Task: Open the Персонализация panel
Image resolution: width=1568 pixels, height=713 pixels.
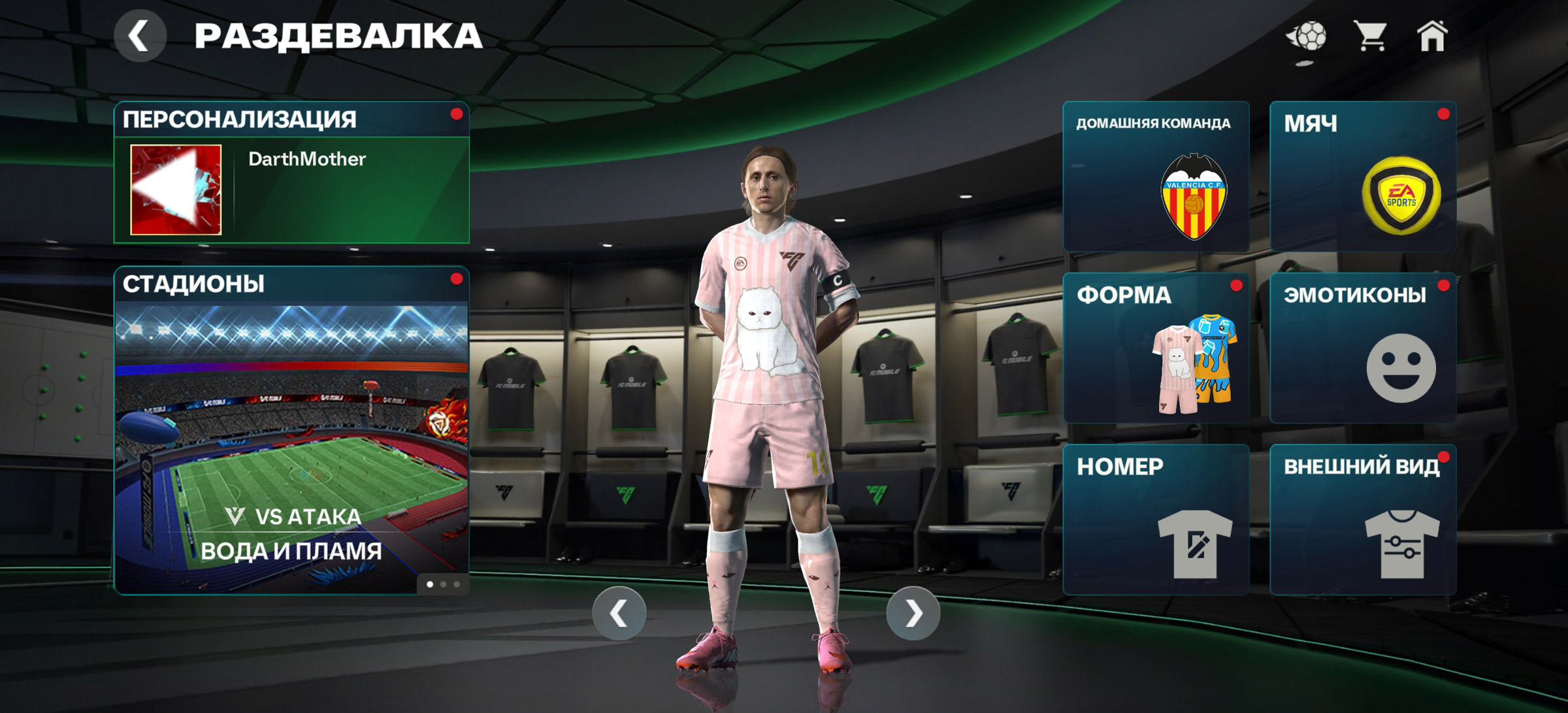Action: click(x=291, y=120)
